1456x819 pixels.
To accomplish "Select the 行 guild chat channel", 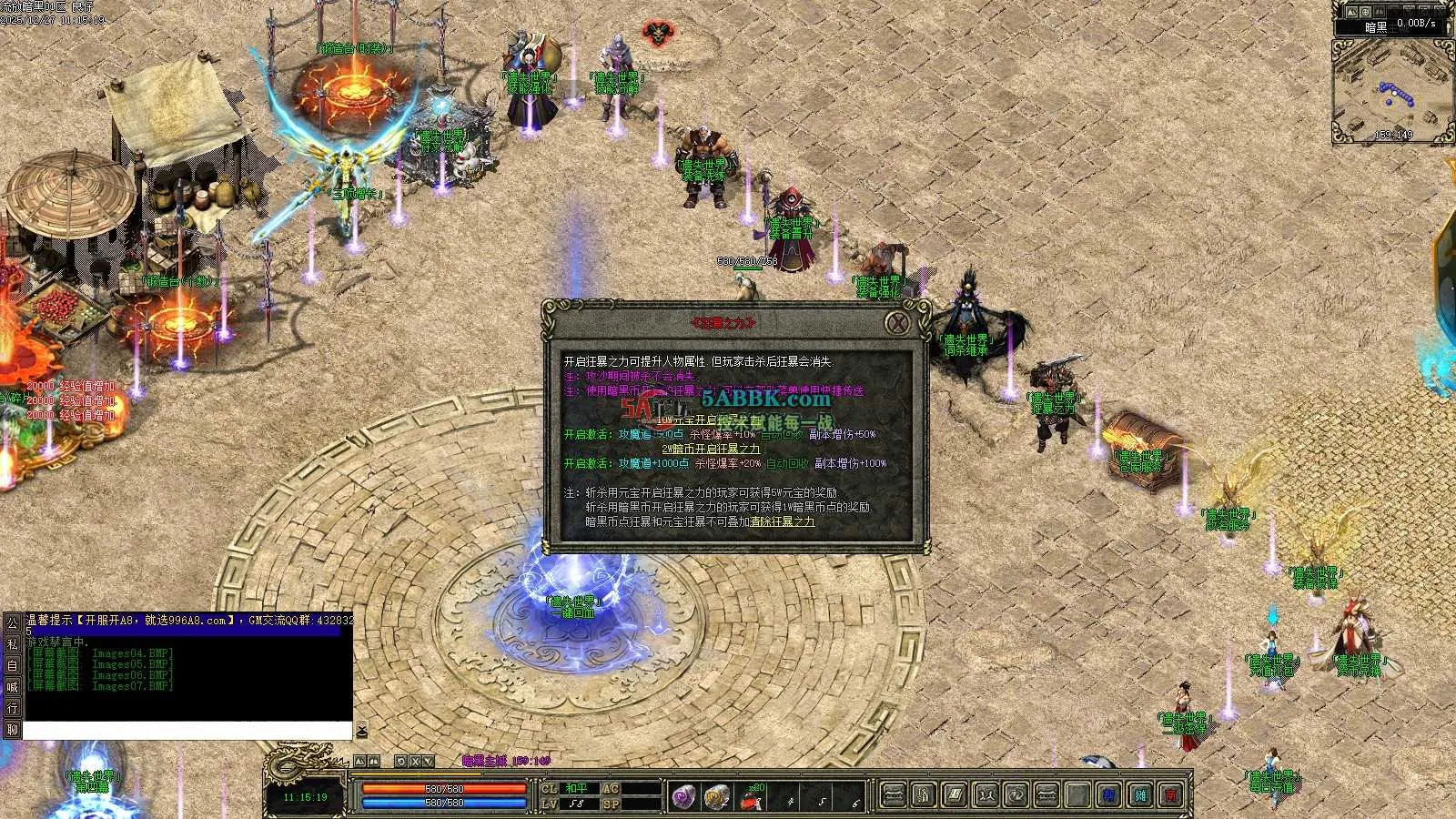I will click(x=12, y=708).
